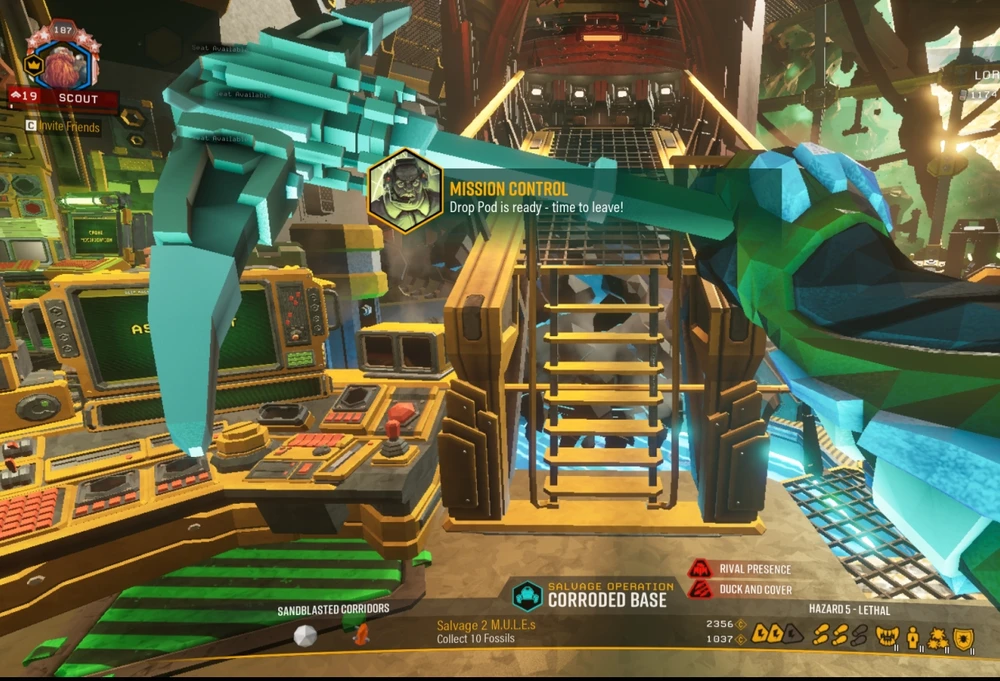The image size is (1000, 681).
Task: Select the shield hazard modifier icon
Action: (963, 636)
